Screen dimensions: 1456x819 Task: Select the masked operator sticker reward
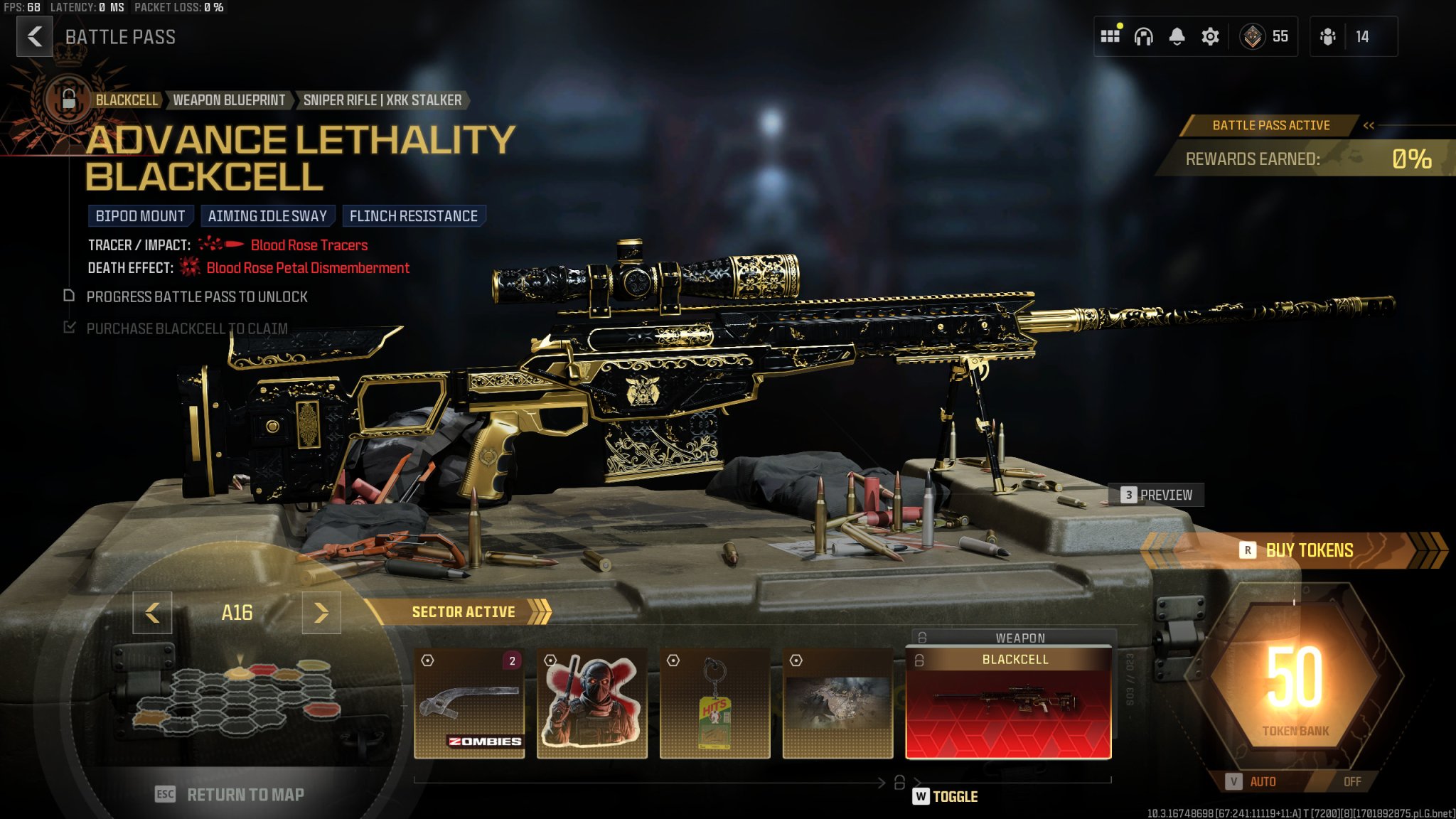click(591, 702)
